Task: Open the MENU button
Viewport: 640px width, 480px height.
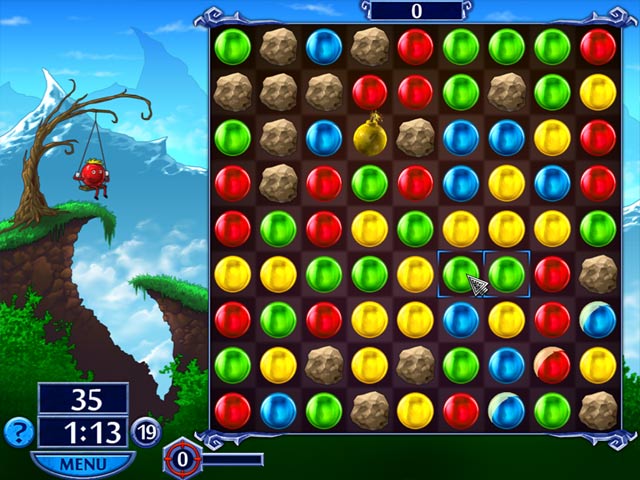Action: pos(82,464)
